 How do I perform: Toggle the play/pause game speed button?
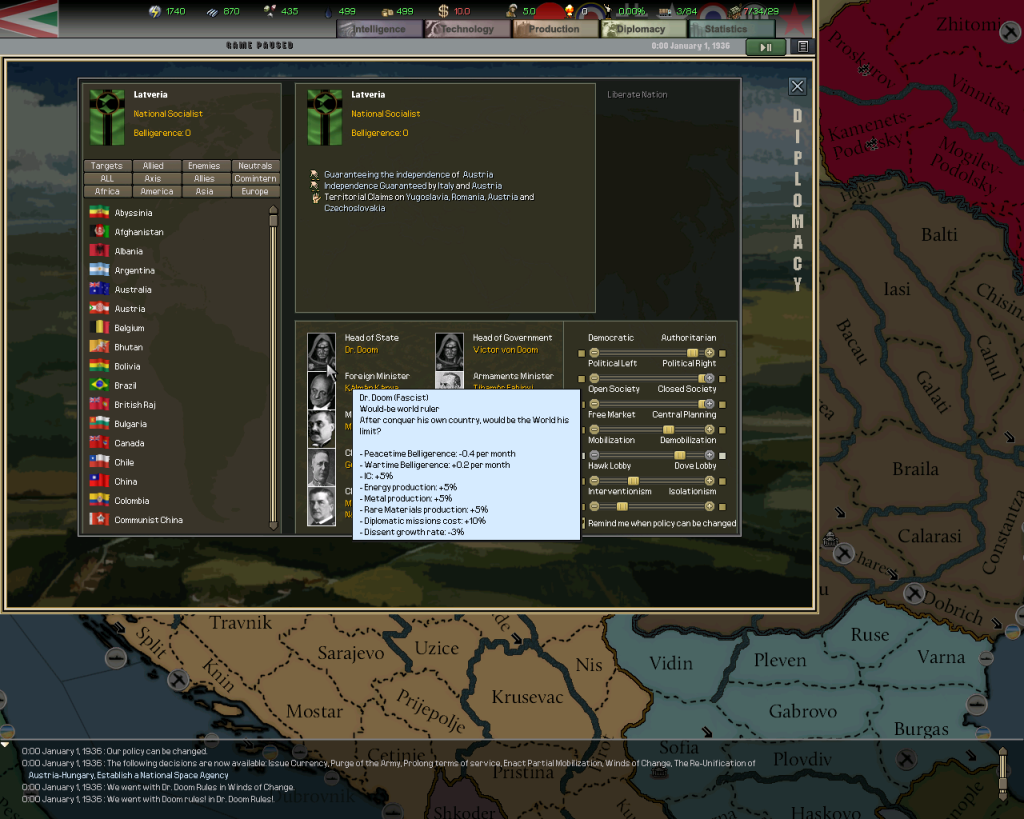(x=766, y=46)
